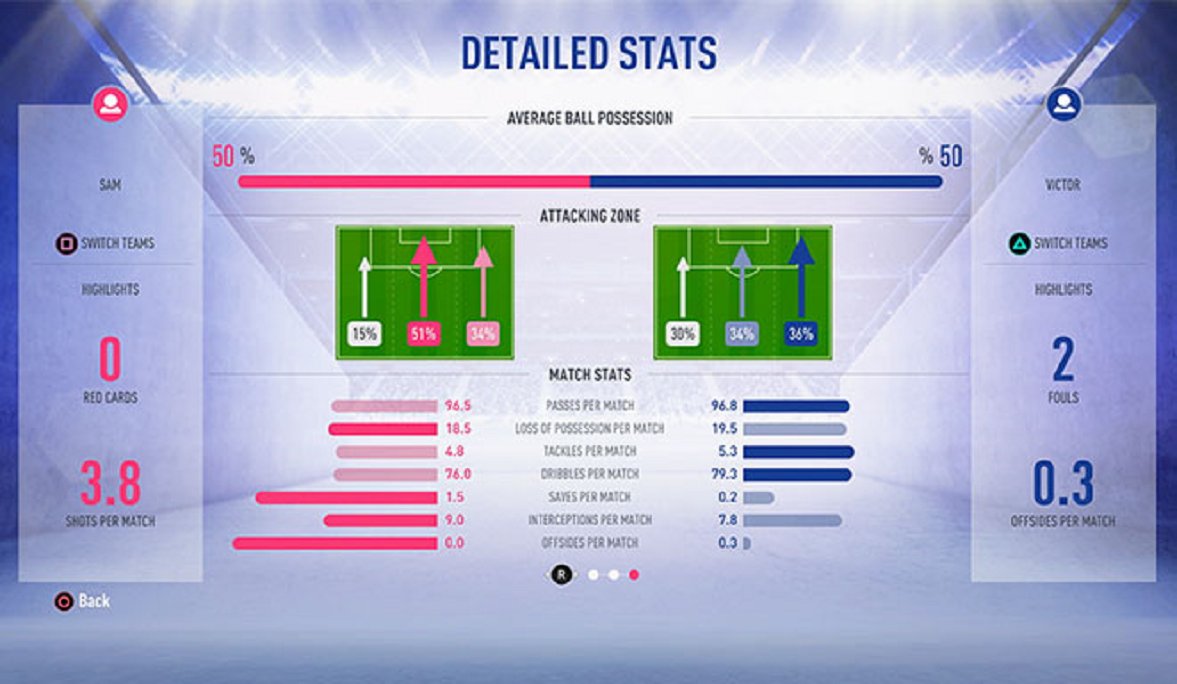
Task: Open Victor's attacking zone pitch diagram
Action: coord(743,292)
